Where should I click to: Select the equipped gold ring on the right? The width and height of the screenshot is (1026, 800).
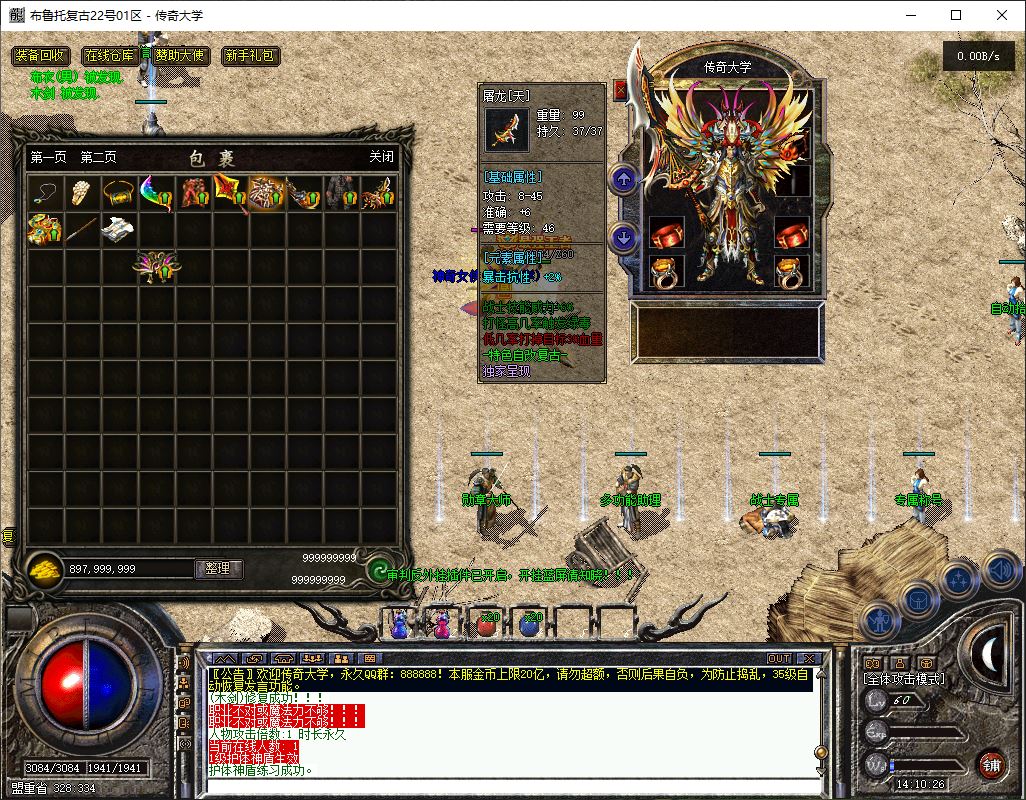coord(795,272)
